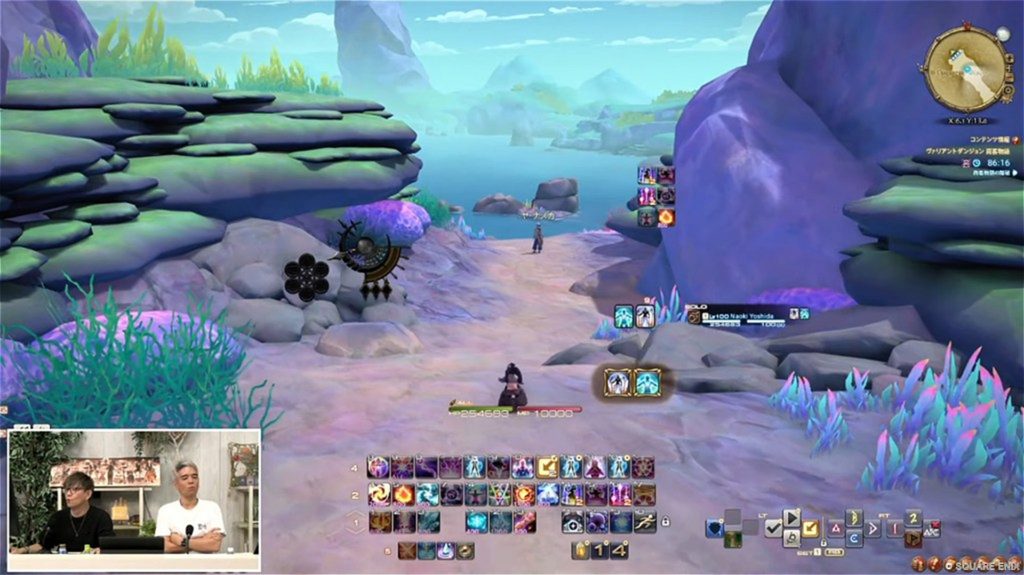Use the glowing yellow crystal item slot
Image resolution: width=1024 pixels, height=575 pixels.
point(579,550)
